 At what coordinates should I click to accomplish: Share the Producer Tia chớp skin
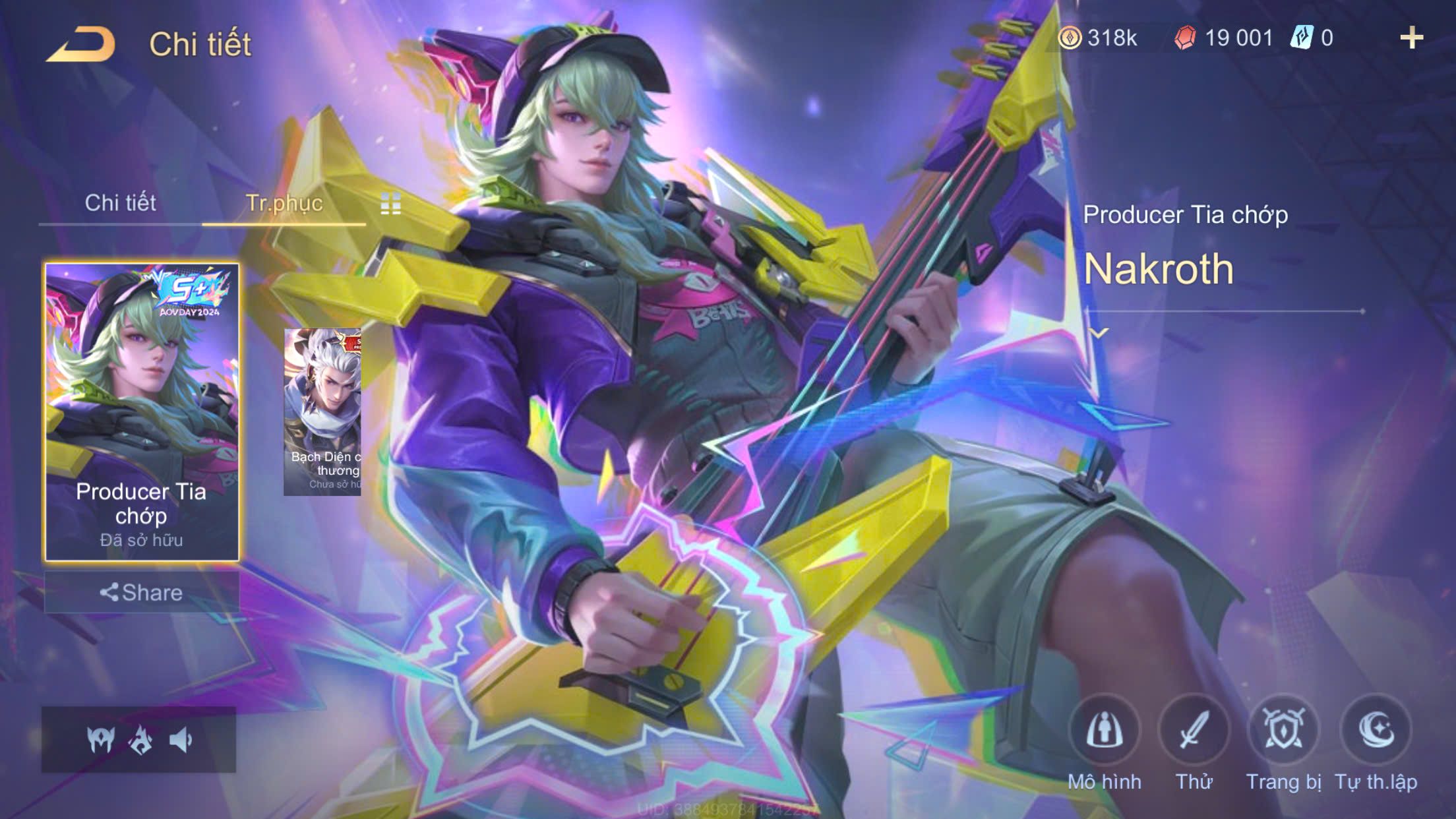click(x=141, y=592)
